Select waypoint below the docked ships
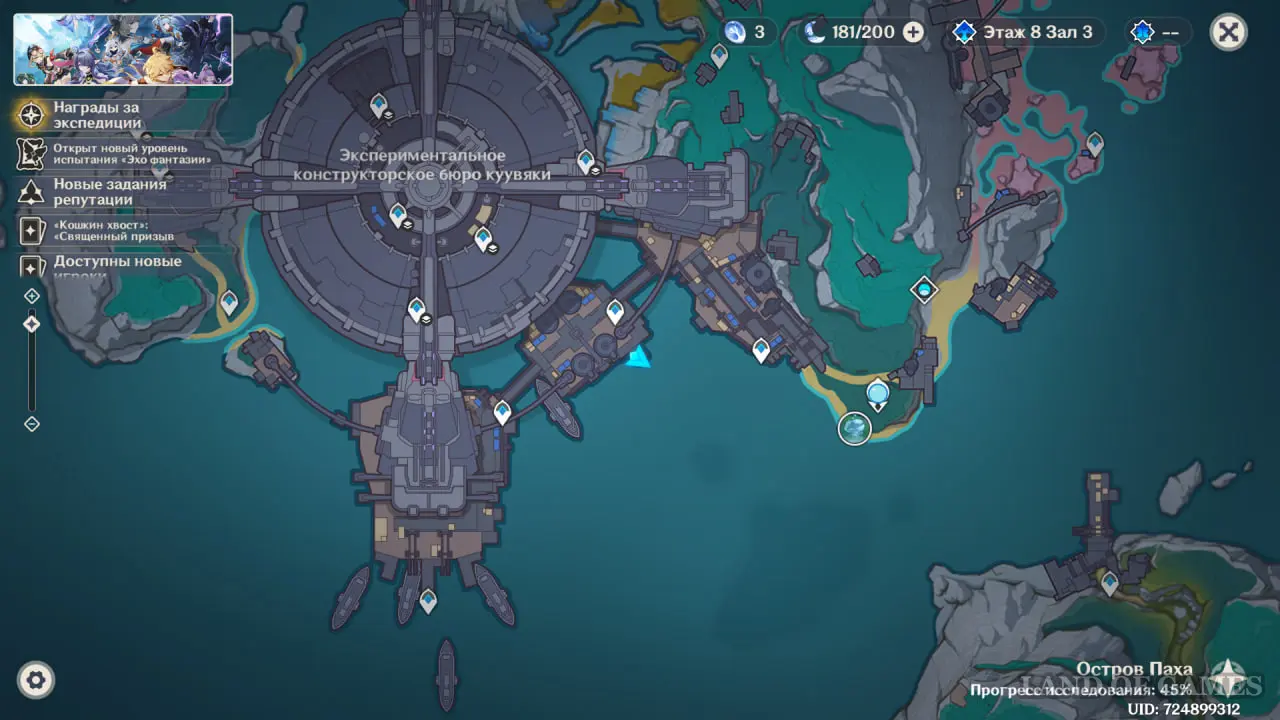The image size is (1280, 720). coord(428,600)
